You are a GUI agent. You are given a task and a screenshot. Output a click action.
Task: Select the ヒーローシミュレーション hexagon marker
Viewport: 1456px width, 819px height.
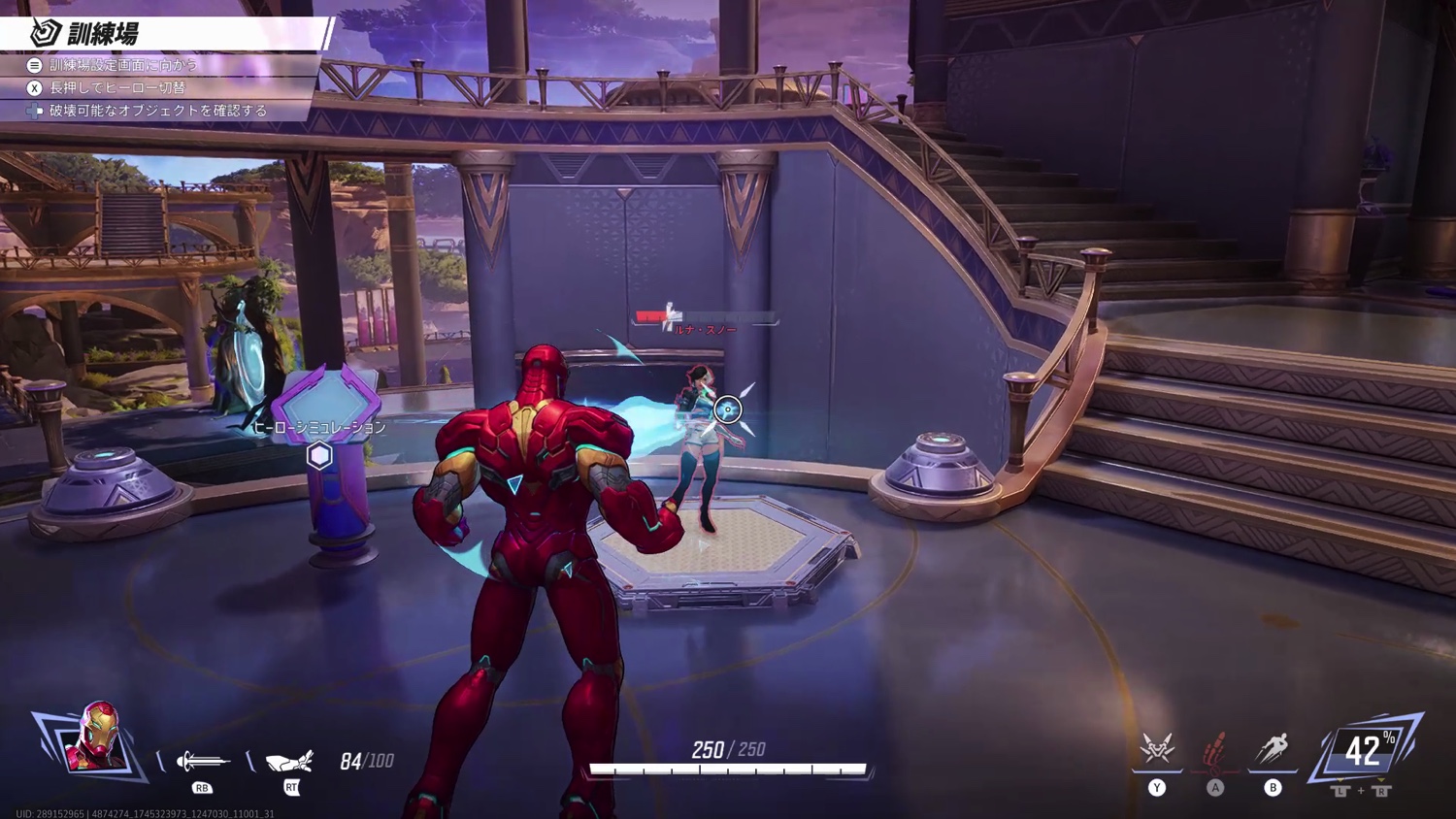[x=319, y=455]
